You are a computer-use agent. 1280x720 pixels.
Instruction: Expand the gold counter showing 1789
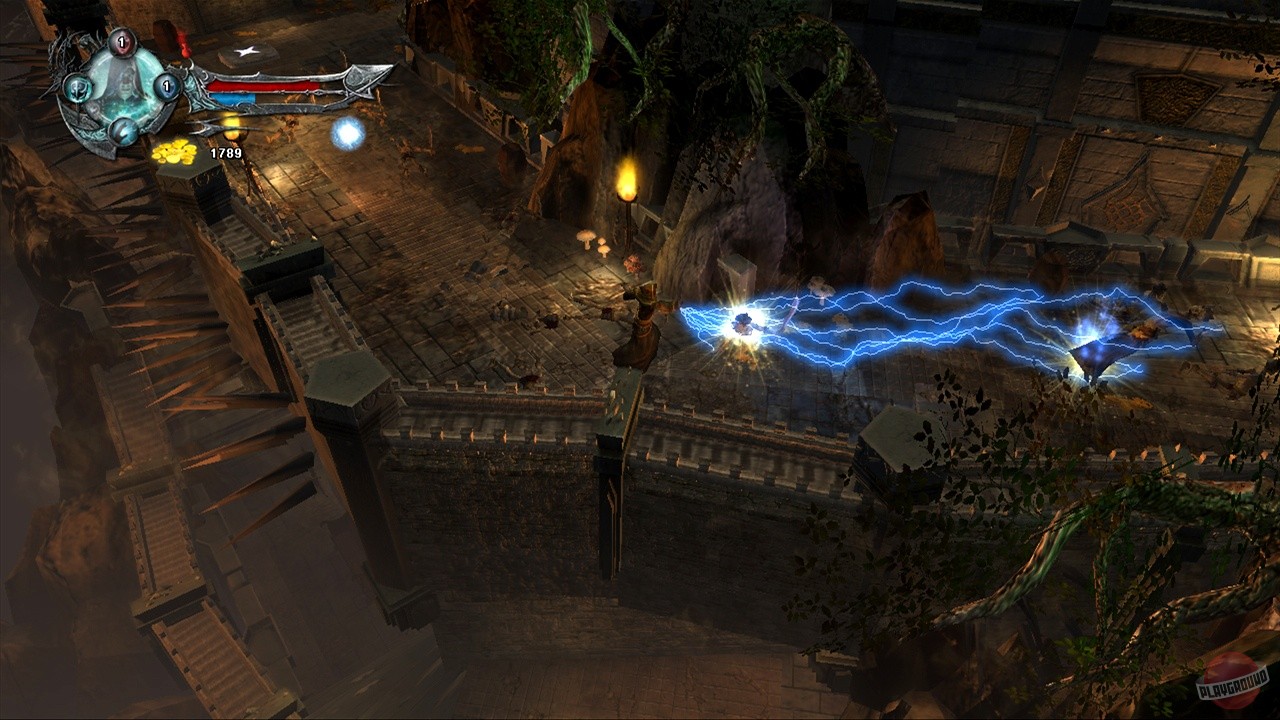tap(225, 152)
